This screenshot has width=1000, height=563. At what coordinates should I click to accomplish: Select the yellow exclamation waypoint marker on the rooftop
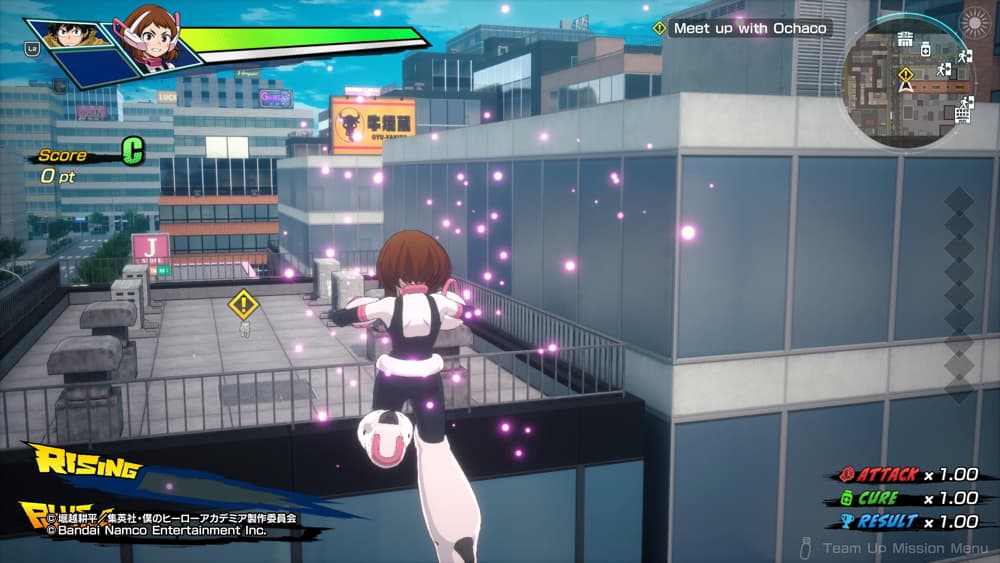click(243, 303)
